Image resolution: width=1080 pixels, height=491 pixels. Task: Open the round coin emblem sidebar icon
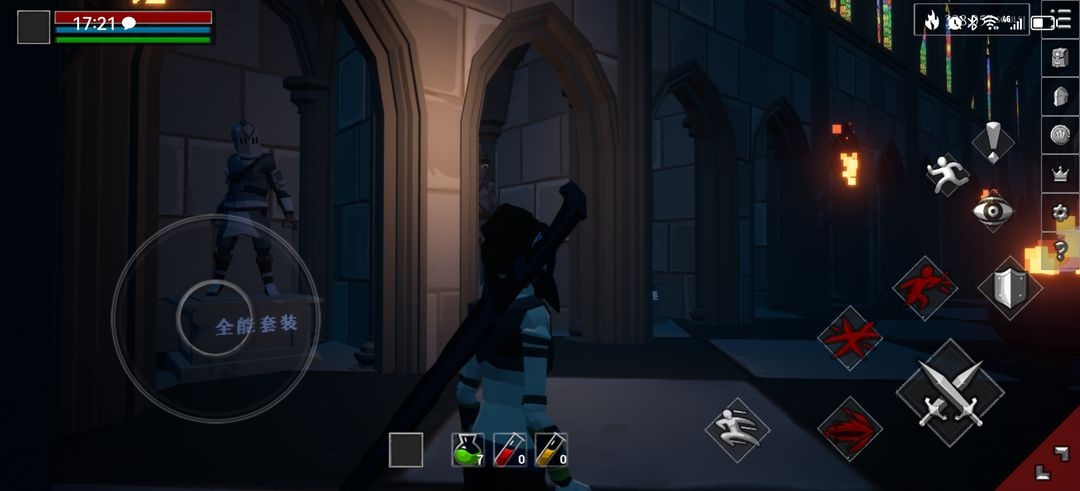(x=1061, y=134)
